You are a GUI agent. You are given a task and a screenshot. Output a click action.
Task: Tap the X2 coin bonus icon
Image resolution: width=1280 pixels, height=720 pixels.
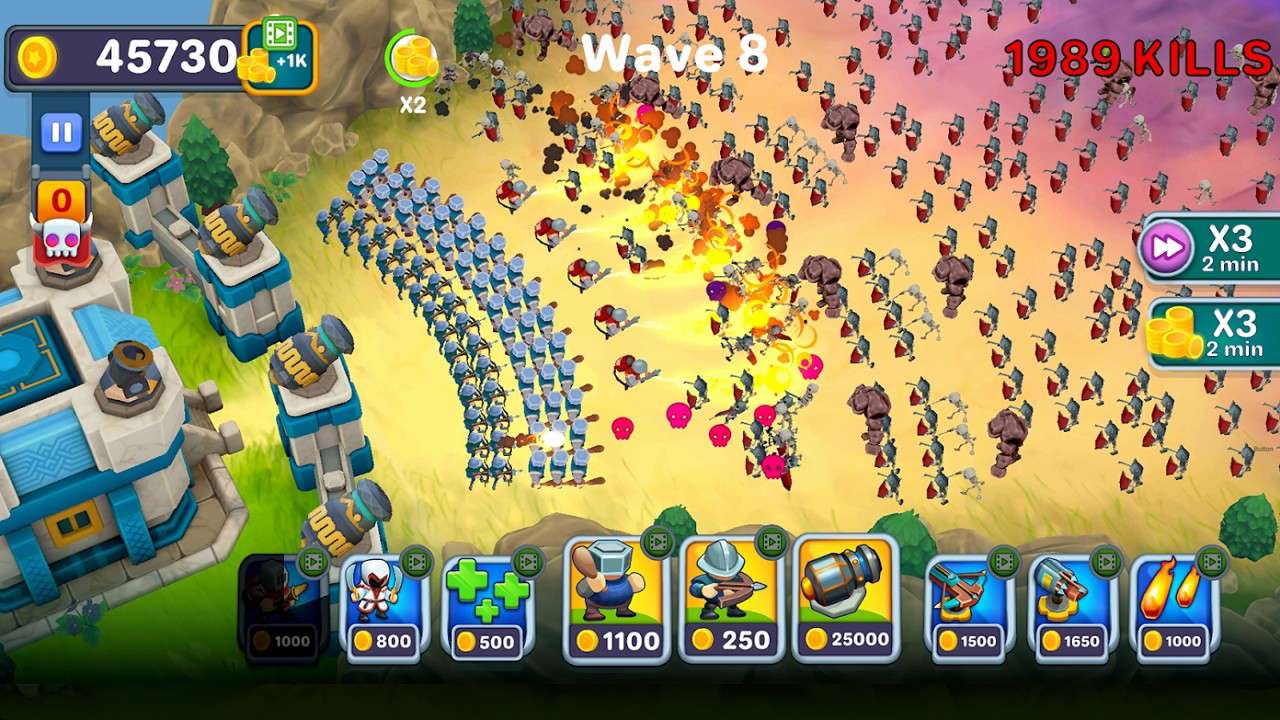(413, 60)
